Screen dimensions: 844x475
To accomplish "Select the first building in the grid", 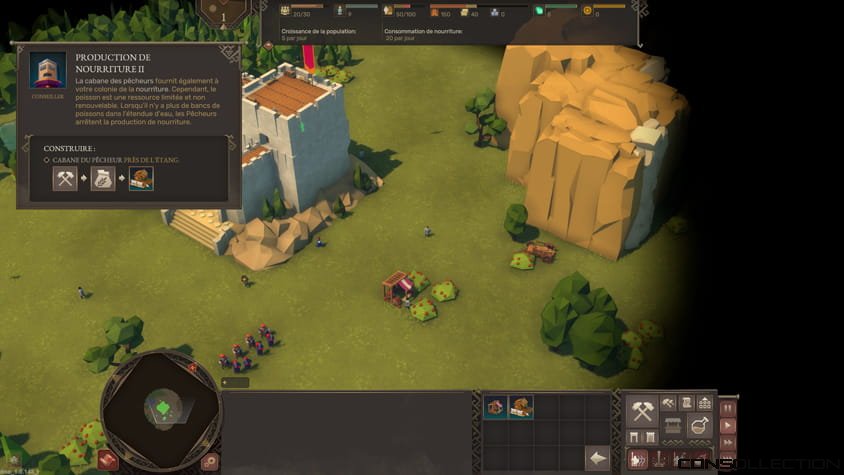I will [495, 406].
